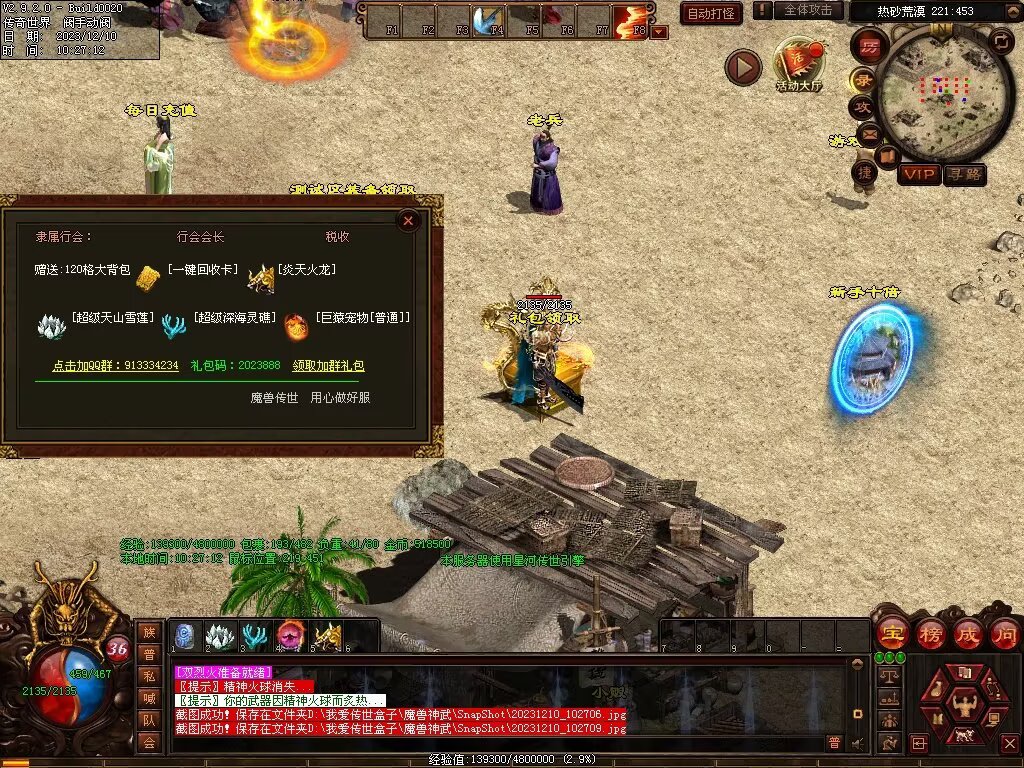Select the white snow lotus hotbar item
The image size is (1024, 768).
(220, 635)
